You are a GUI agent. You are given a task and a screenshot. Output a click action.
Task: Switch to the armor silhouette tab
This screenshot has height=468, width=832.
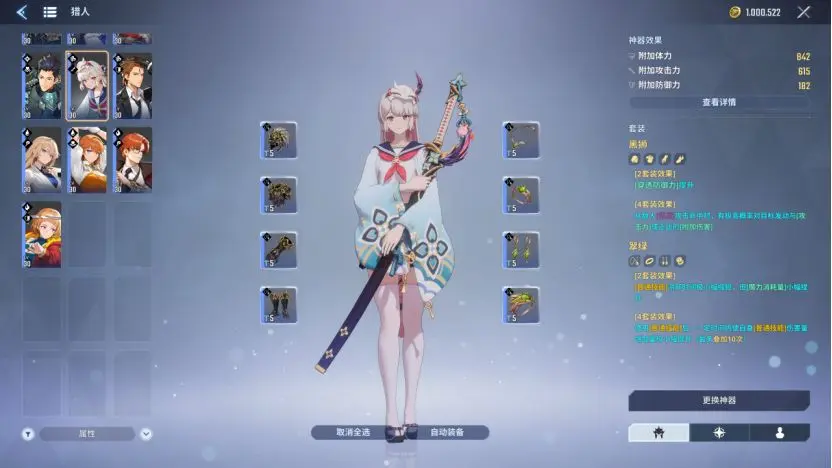point(658,433)
